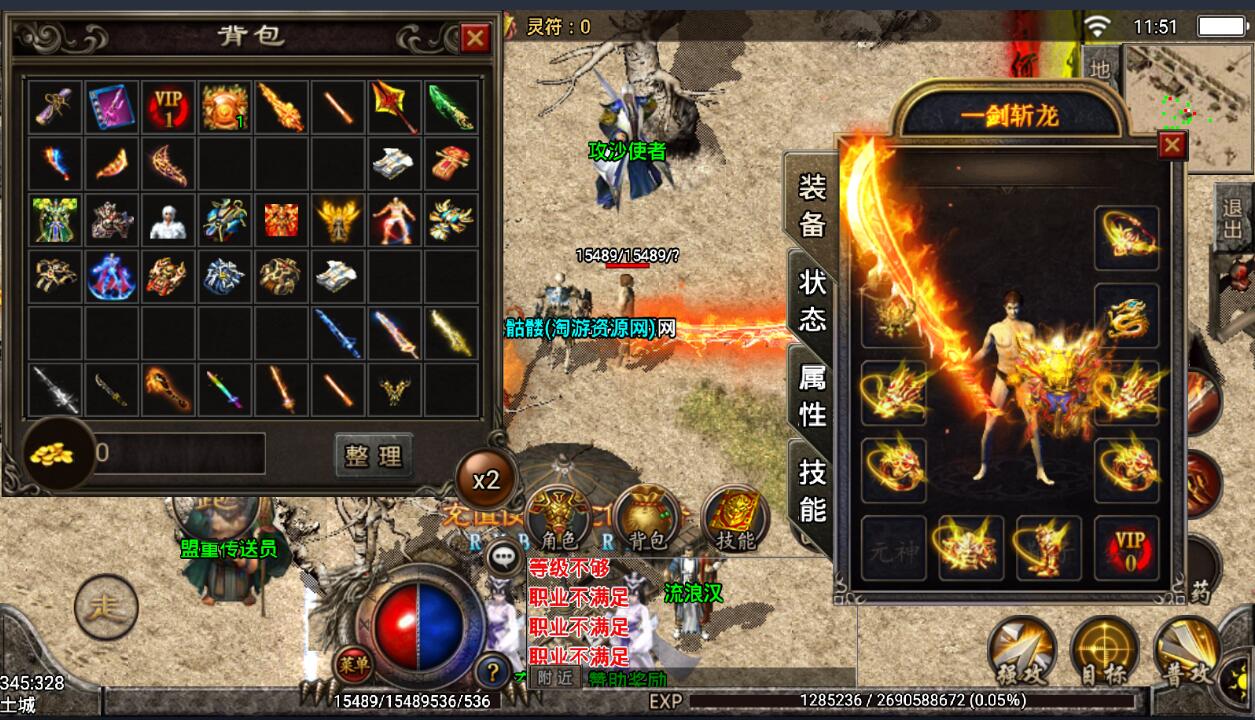This screenshot has height=720, width=1255.
Task: Show the 属性 attributes tab
Action: pyautogui.click(x=812, y=394)
